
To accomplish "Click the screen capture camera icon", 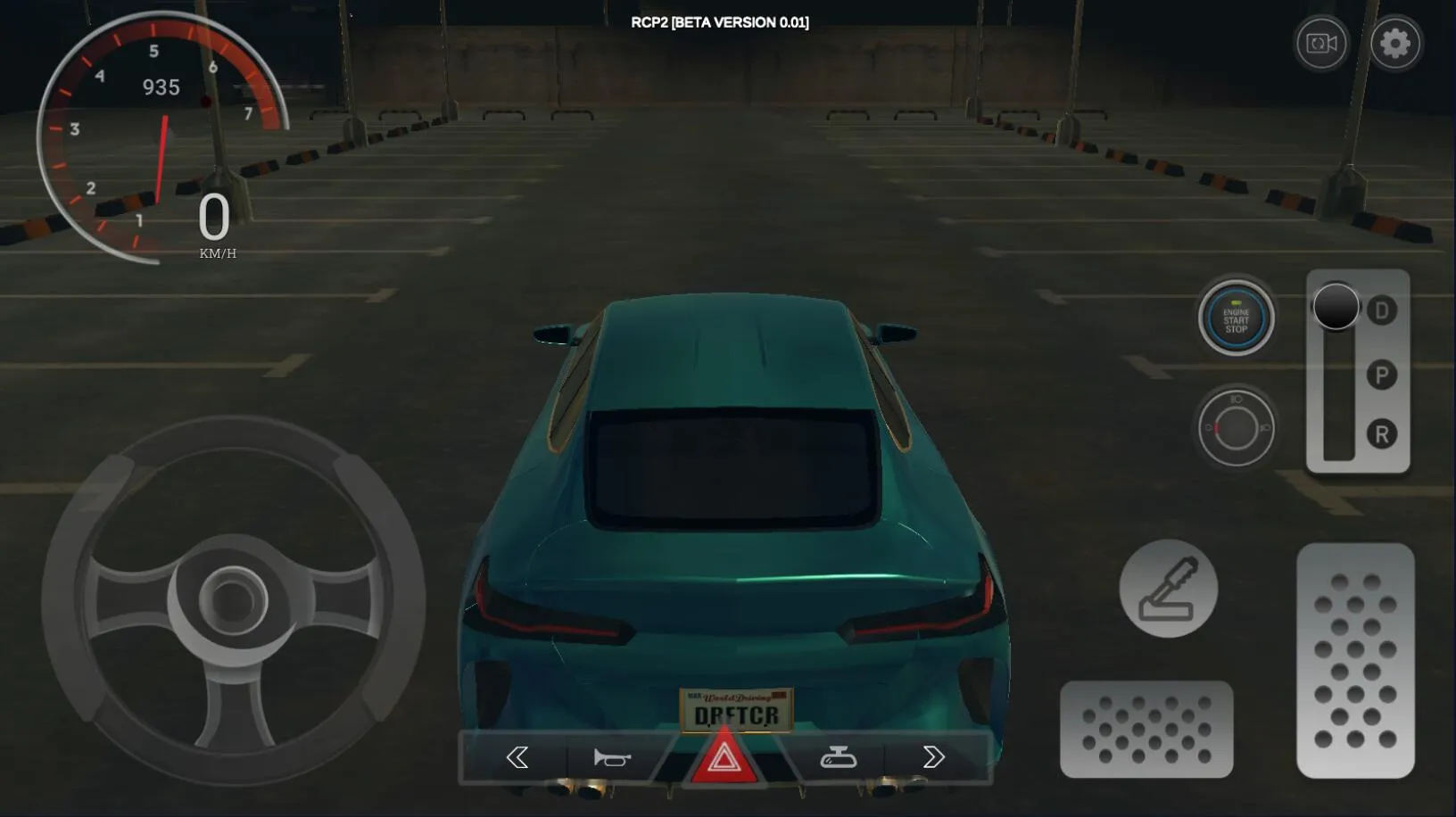I will pyautogui.click(x=1320, y=43).
